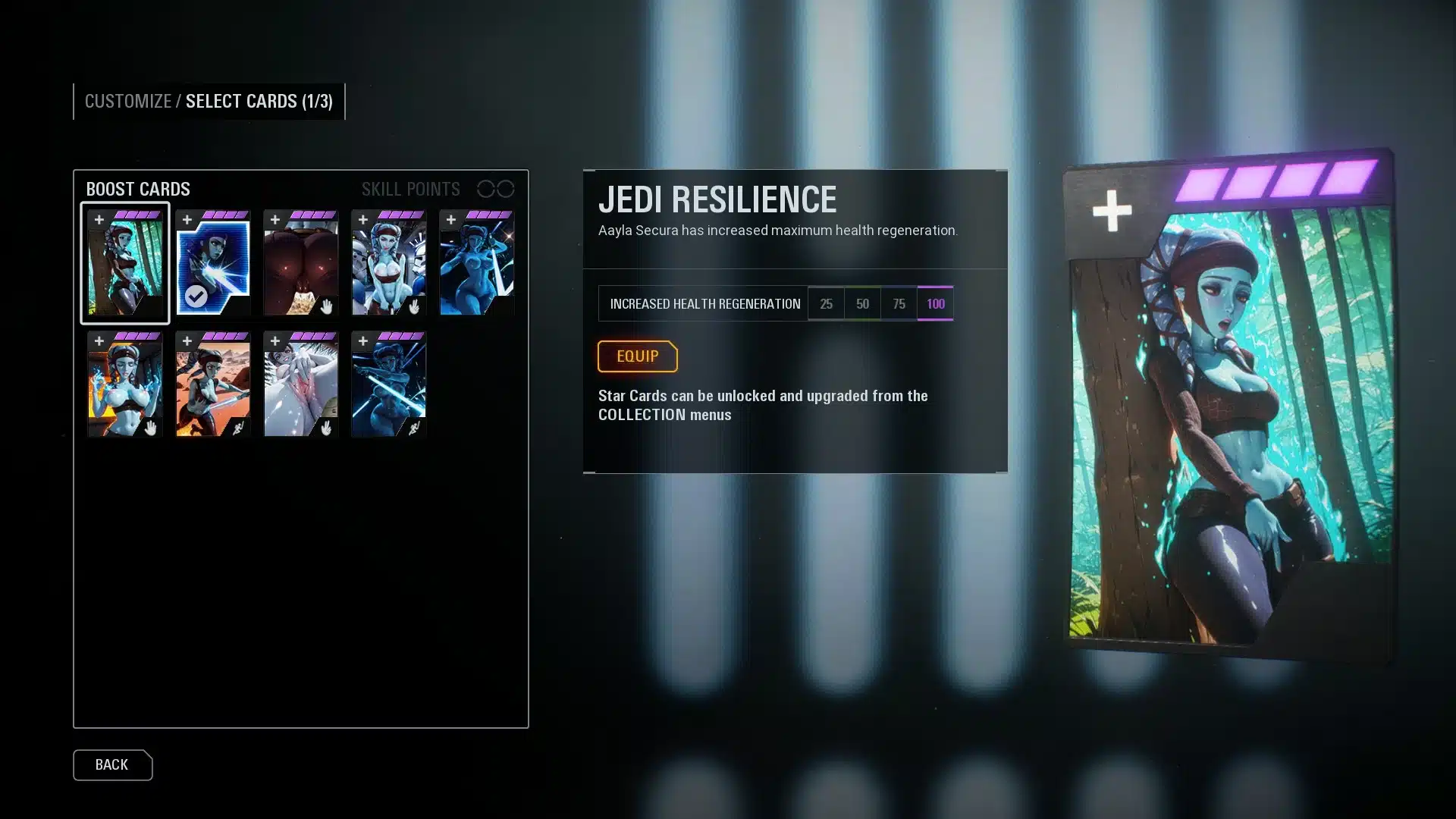This screenshot has height=819, width=1456.
Task: Return to the CUSTOMIZE breadcrumb
Action: click(127, 102)
